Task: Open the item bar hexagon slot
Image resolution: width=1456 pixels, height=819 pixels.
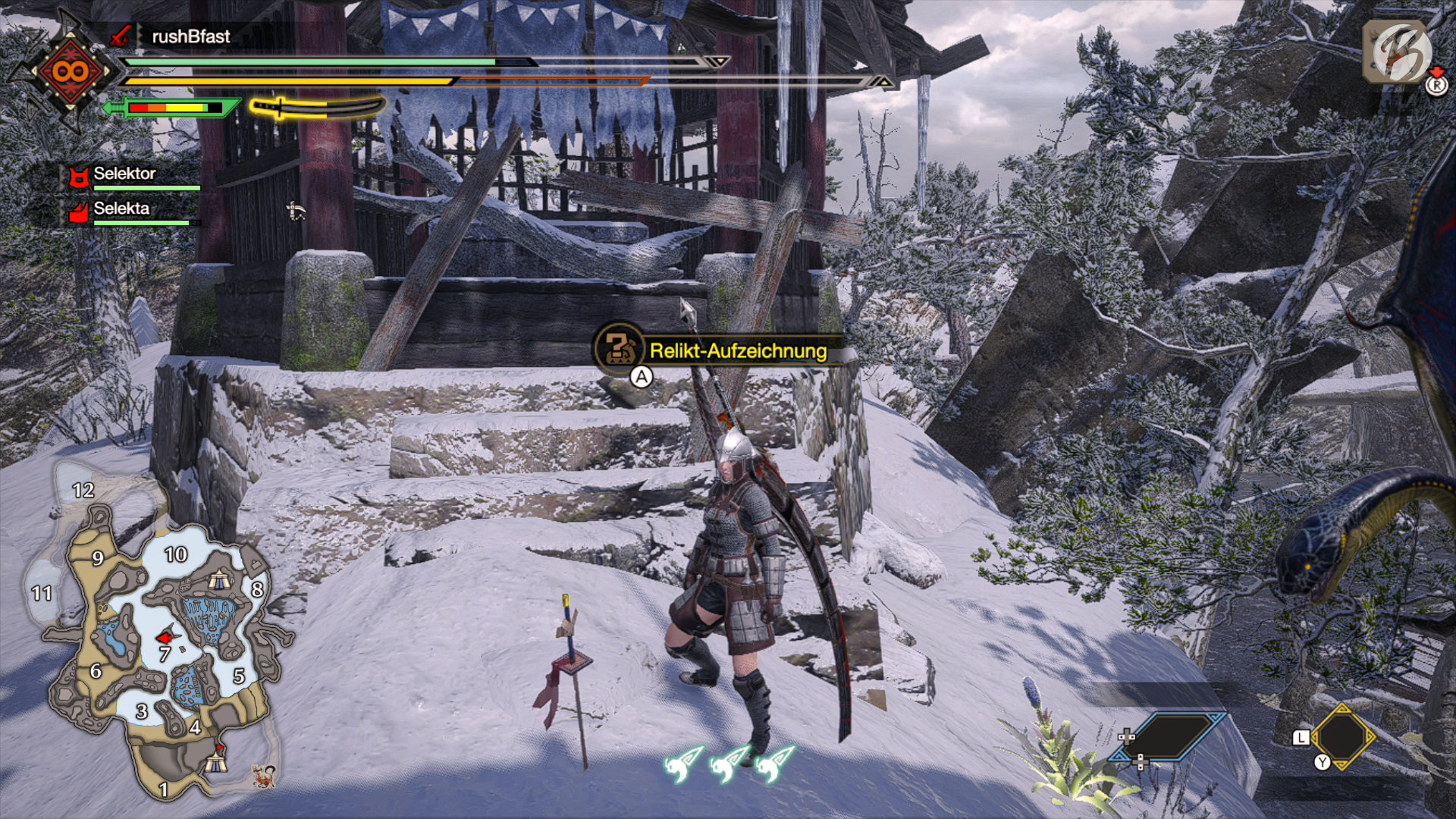Action: click(1342, 736)
